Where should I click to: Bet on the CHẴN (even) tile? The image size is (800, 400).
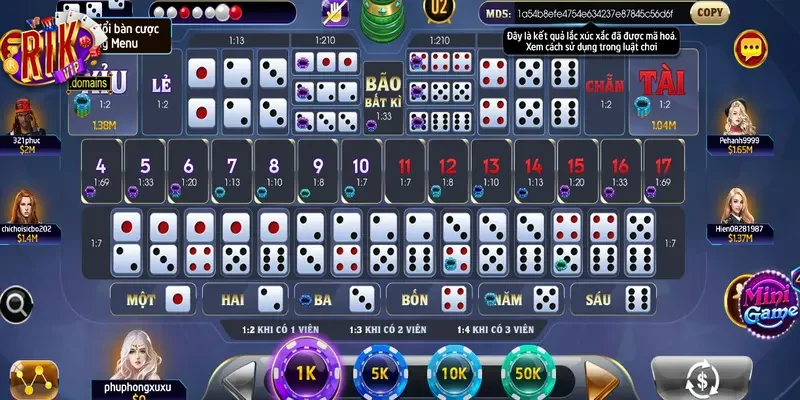click(604, 97)
